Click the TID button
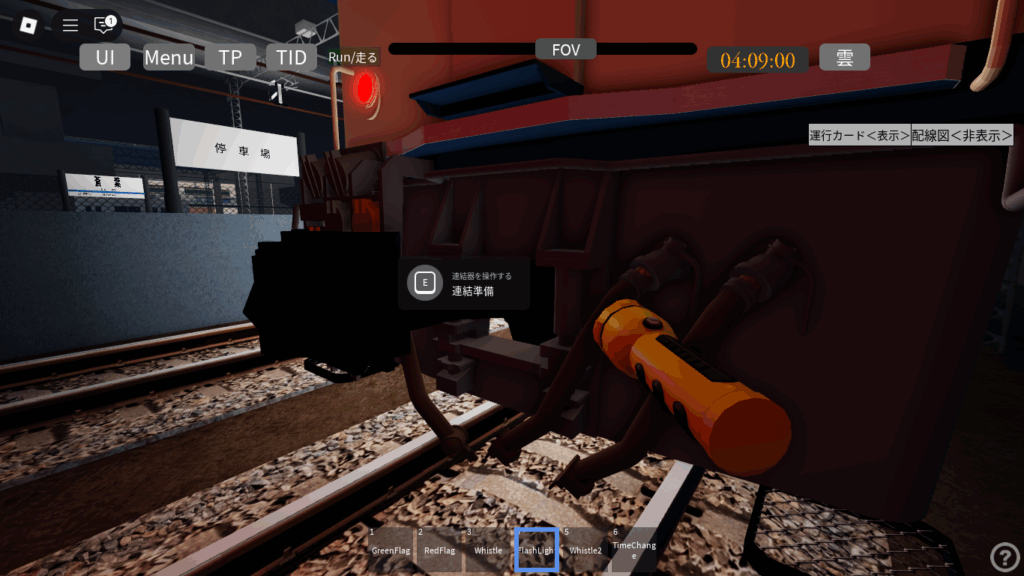This screenshot has height=576, width=1024. click(x=292, y=57)
